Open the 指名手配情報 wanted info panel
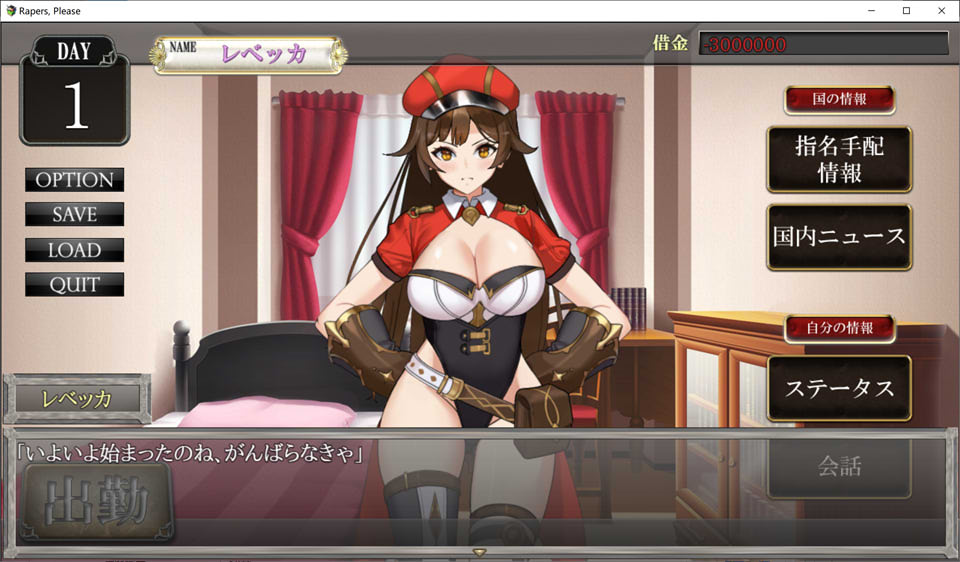This screenshot has width=960, height=562. (x=839, y=159)
